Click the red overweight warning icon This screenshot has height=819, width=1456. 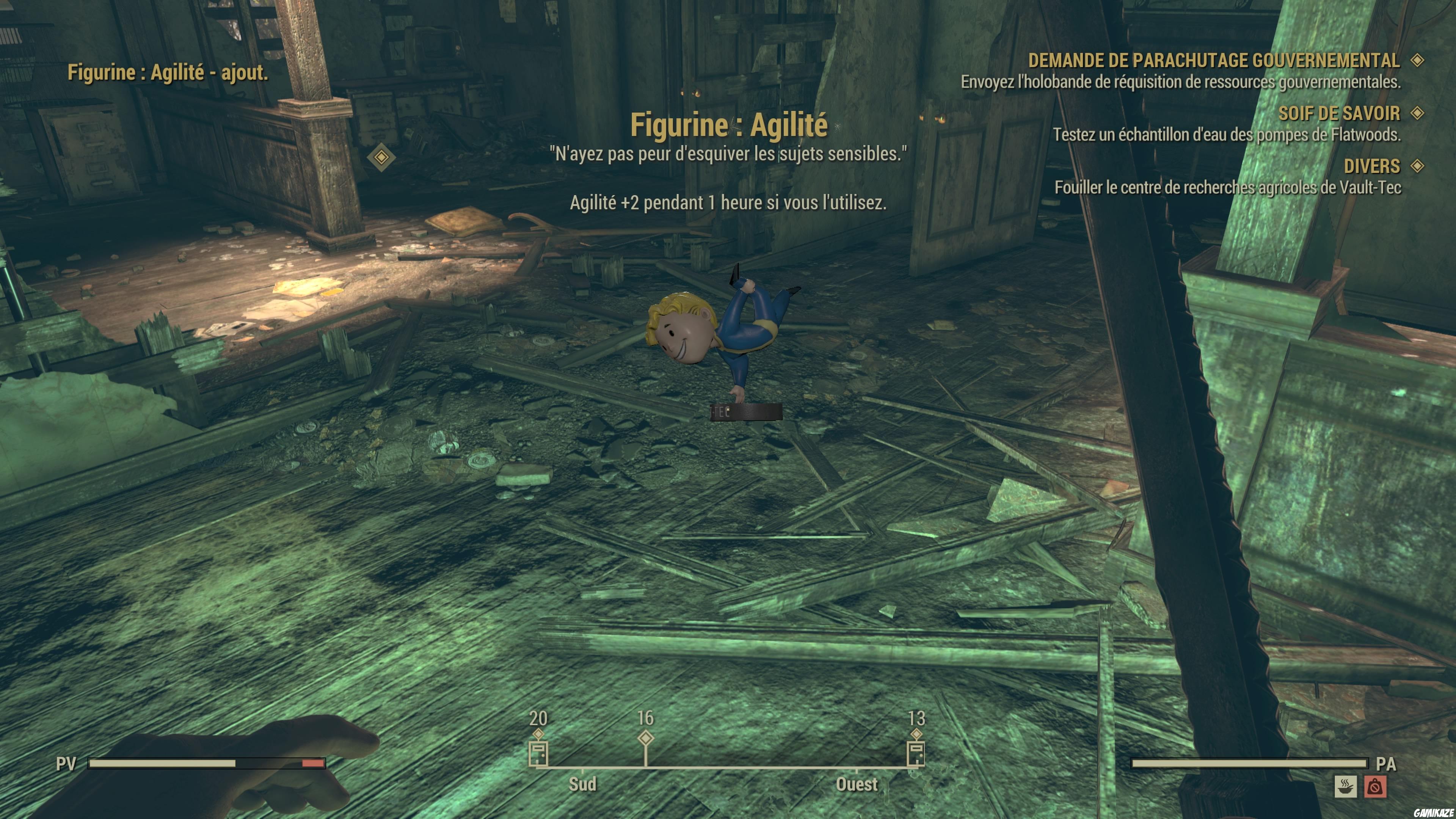coord(1376,788)
